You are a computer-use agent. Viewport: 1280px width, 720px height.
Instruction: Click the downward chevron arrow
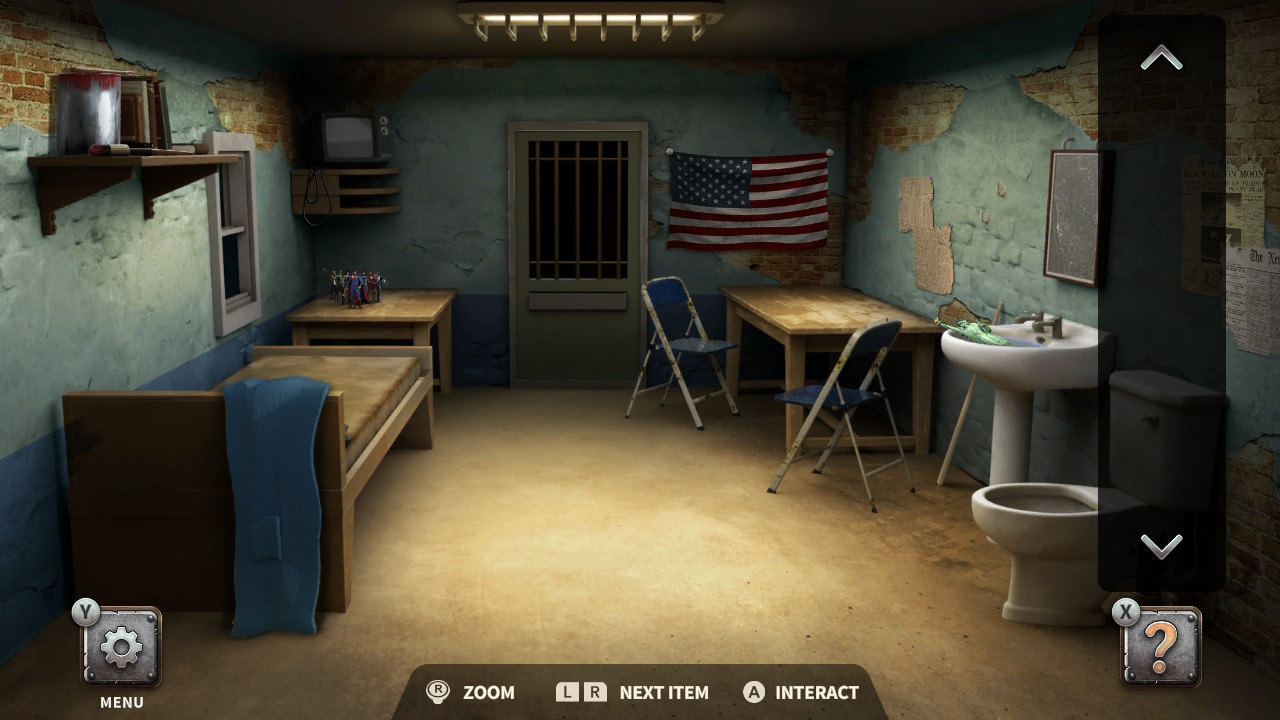pyautogui.click(x=1159, y=547)
